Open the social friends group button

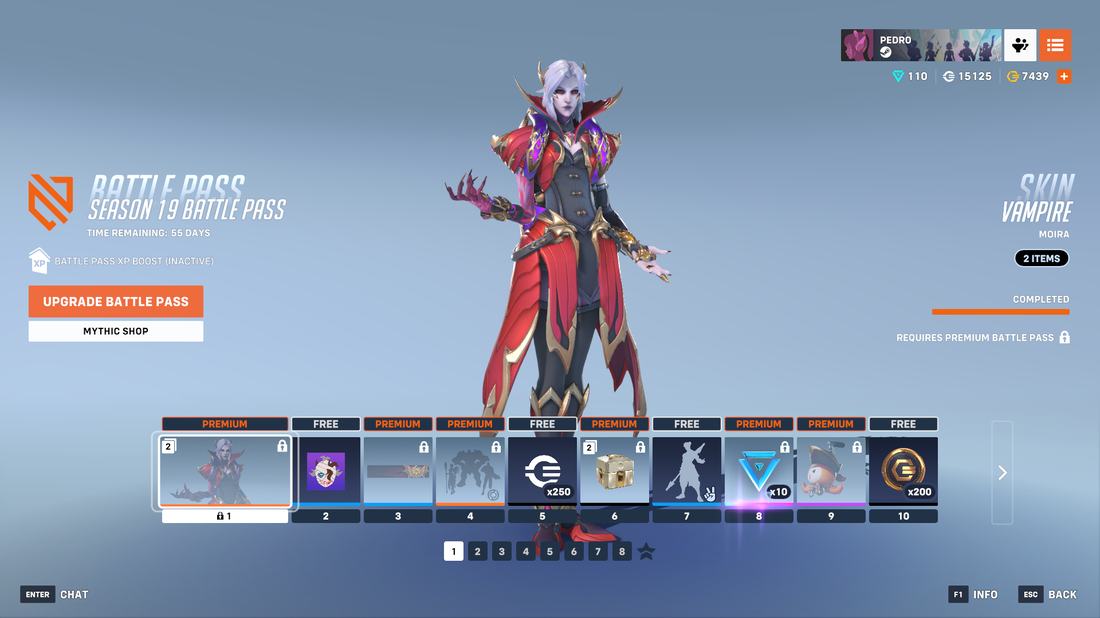point(1020,45)
